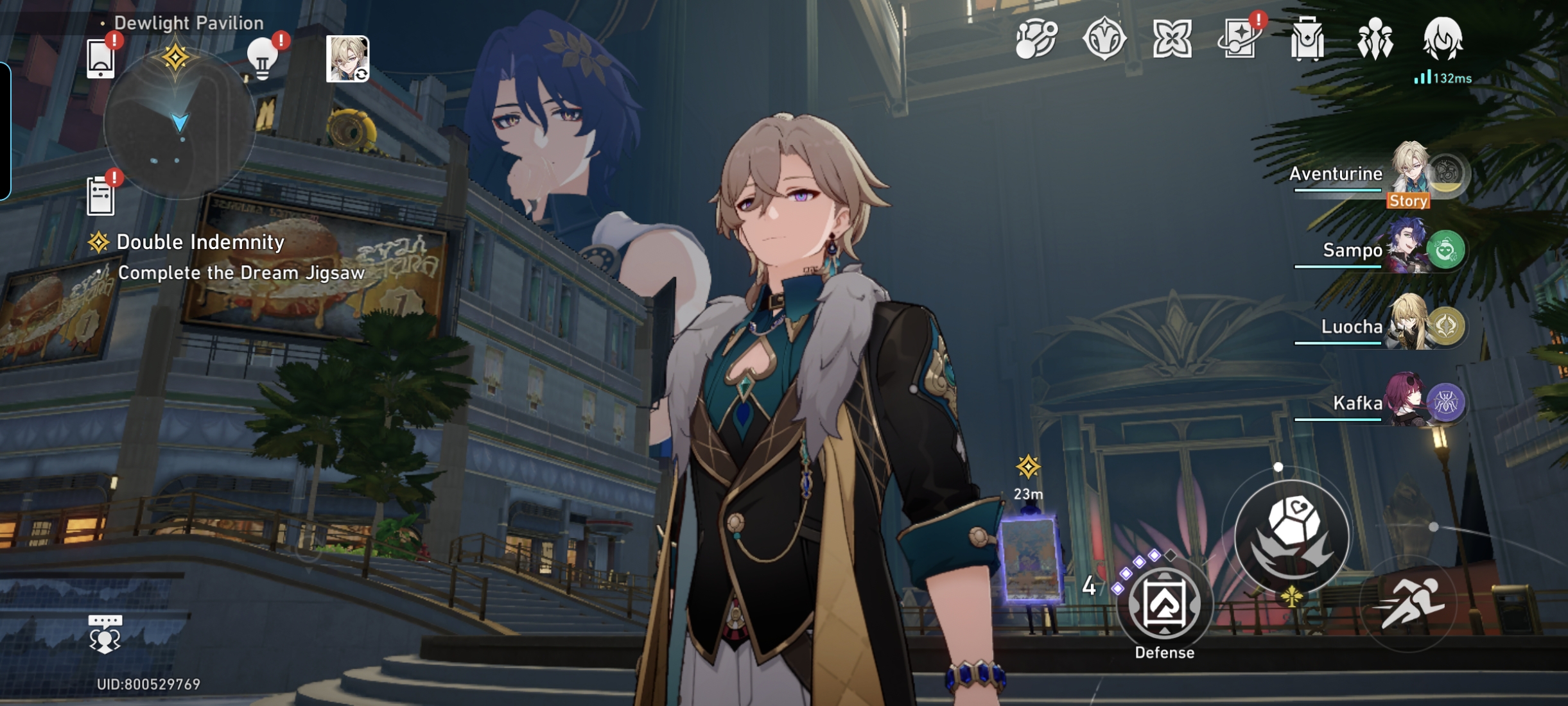This screenshot has width=1568, height=706.
Task: Open the Warp banner screen
Action: click(1241, 40)
